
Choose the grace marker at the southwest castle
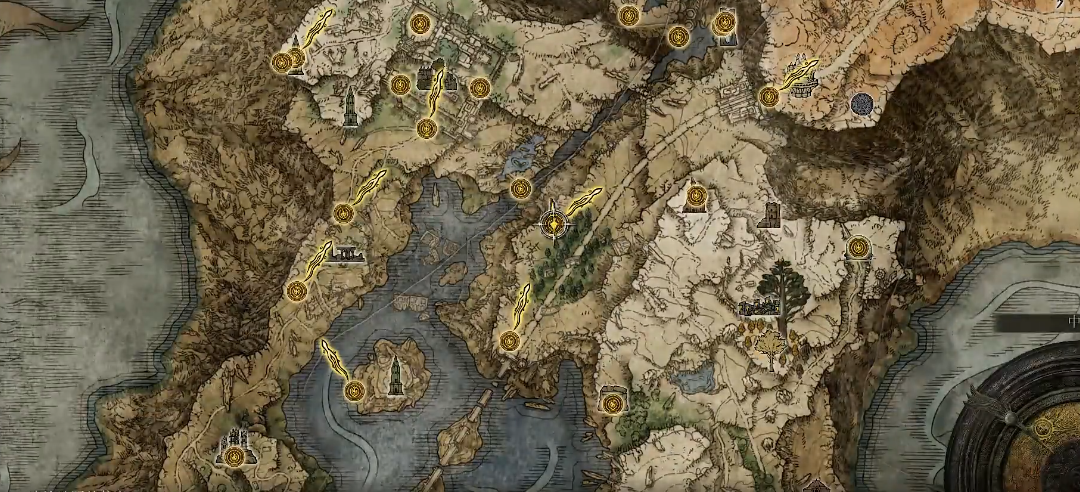pyautogui.click(x=234, y=457)
